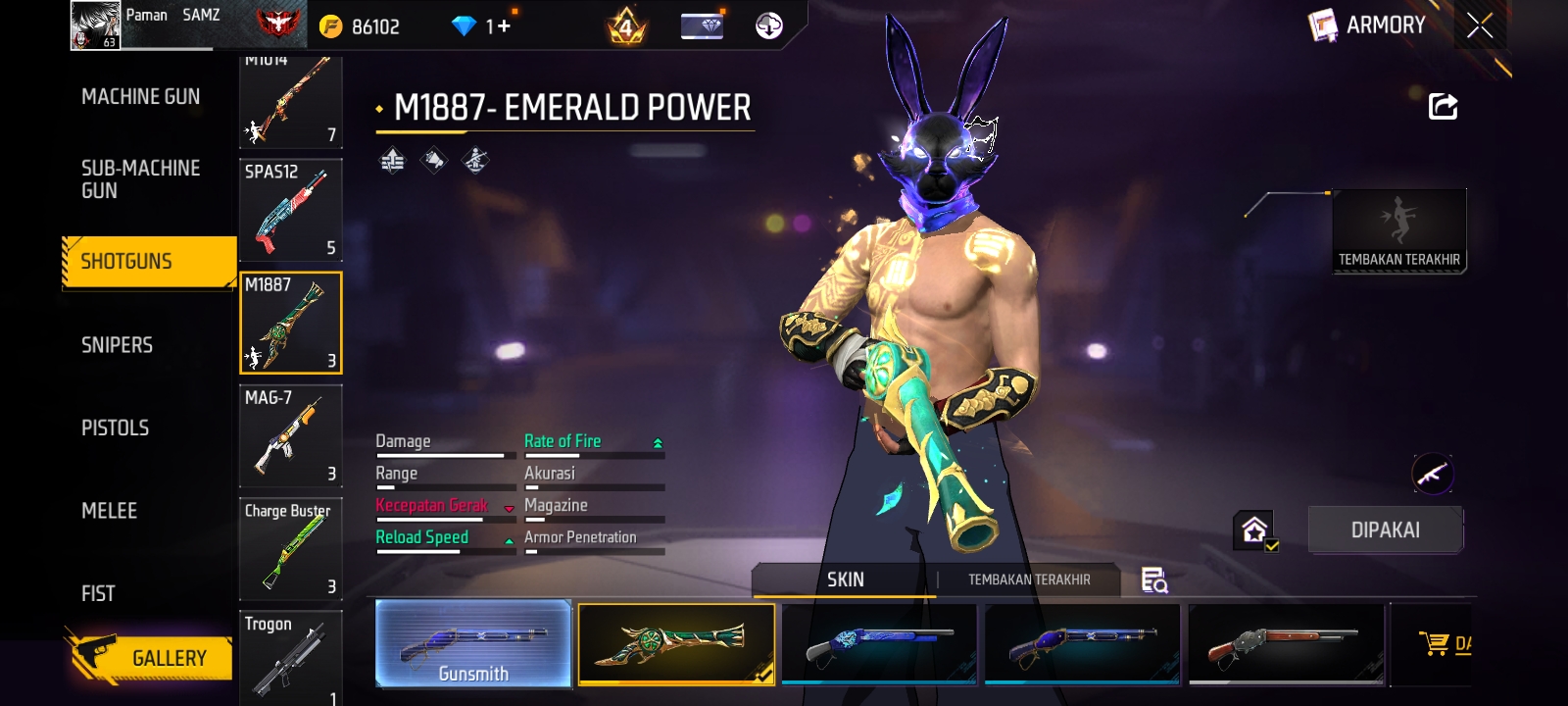Click the Dipakai button

coord(1385,530)
